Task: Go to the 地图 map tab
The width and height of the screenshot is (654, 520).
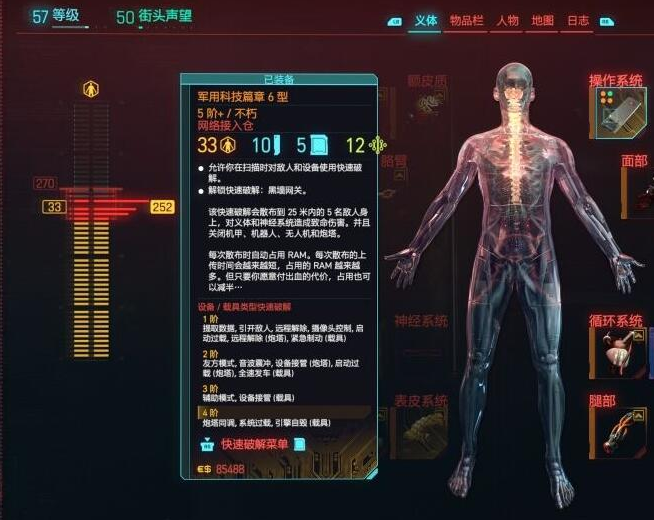Action: click(543, 20)
